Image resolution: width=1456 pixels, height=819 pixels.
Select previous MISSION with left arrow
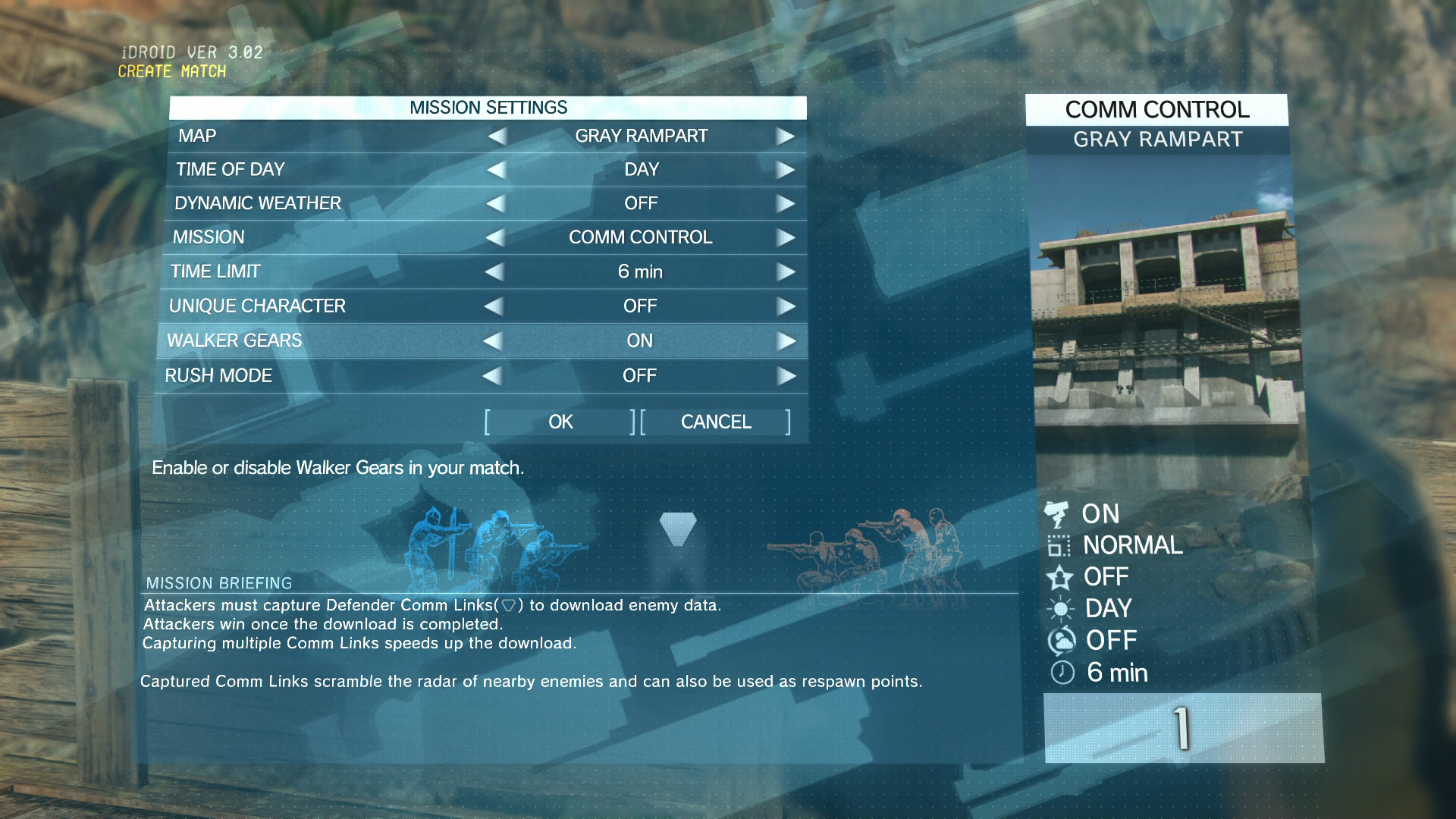tap(495, 238)
